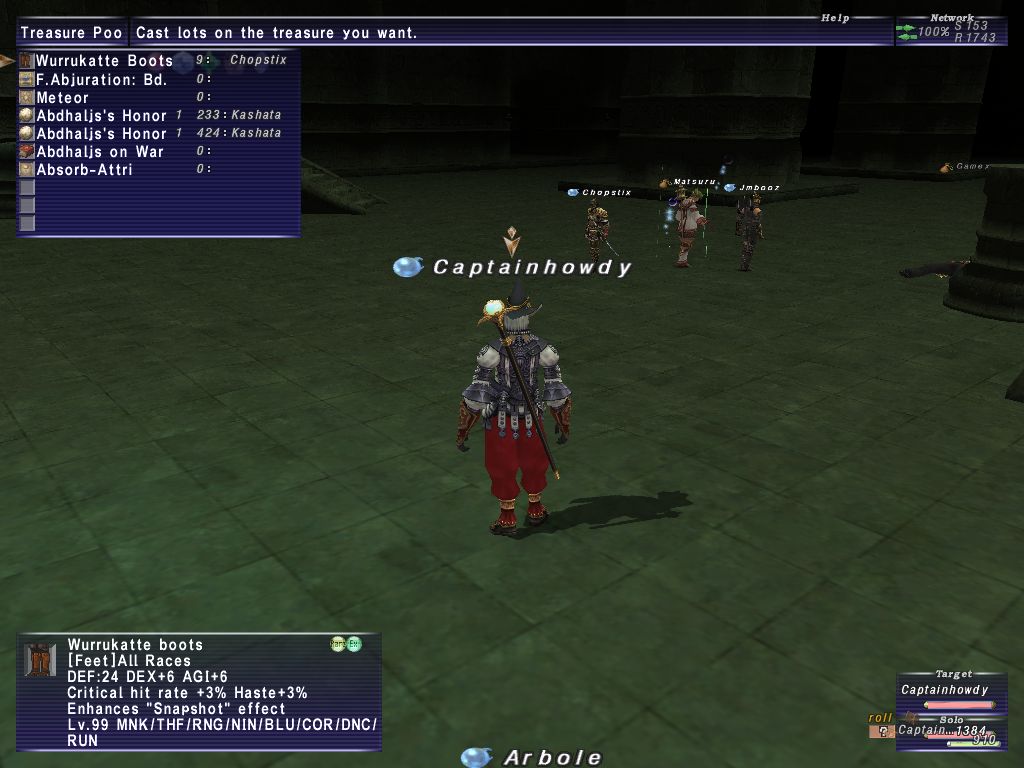Image resolution: width=1024 pixels, height=768 pixels.
Task: Click the Wurrukatte boots icon in item description
Action: click(40, 659)
